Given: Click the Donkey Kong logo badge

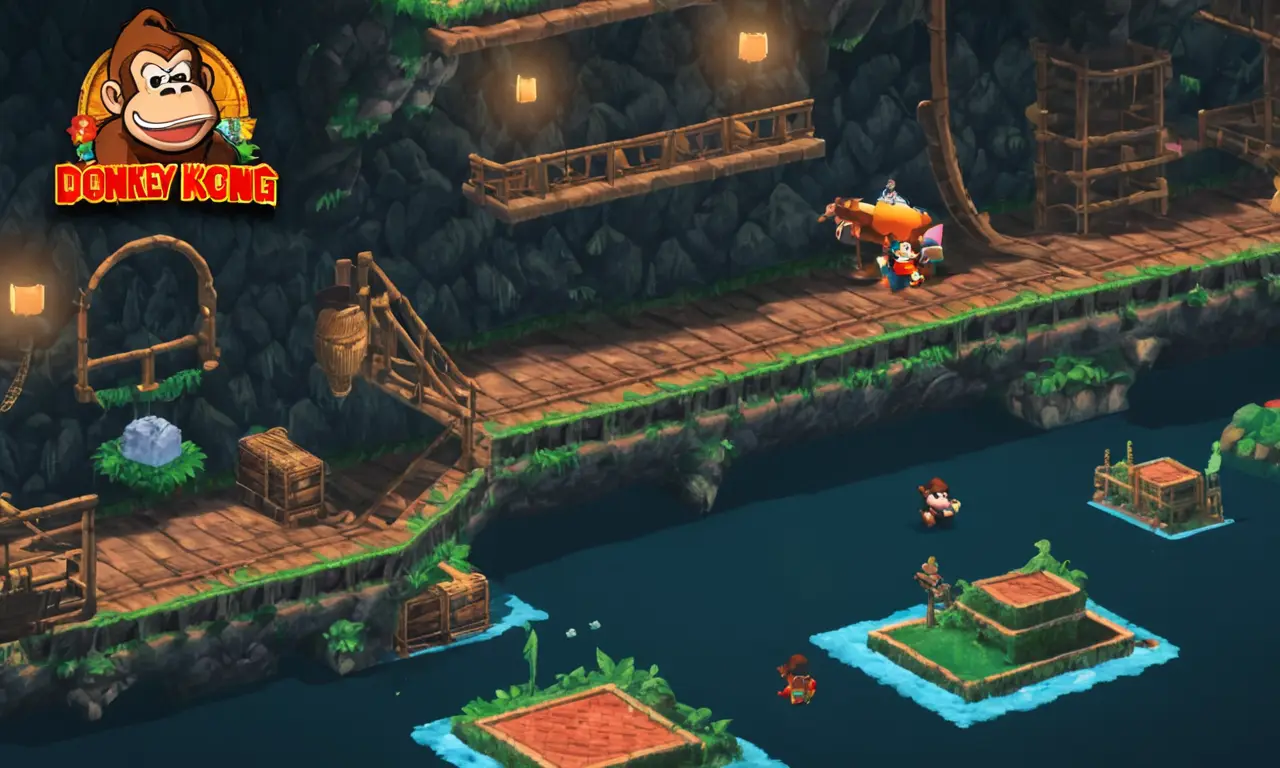Looking at the screenshot, I should point(166,112).
